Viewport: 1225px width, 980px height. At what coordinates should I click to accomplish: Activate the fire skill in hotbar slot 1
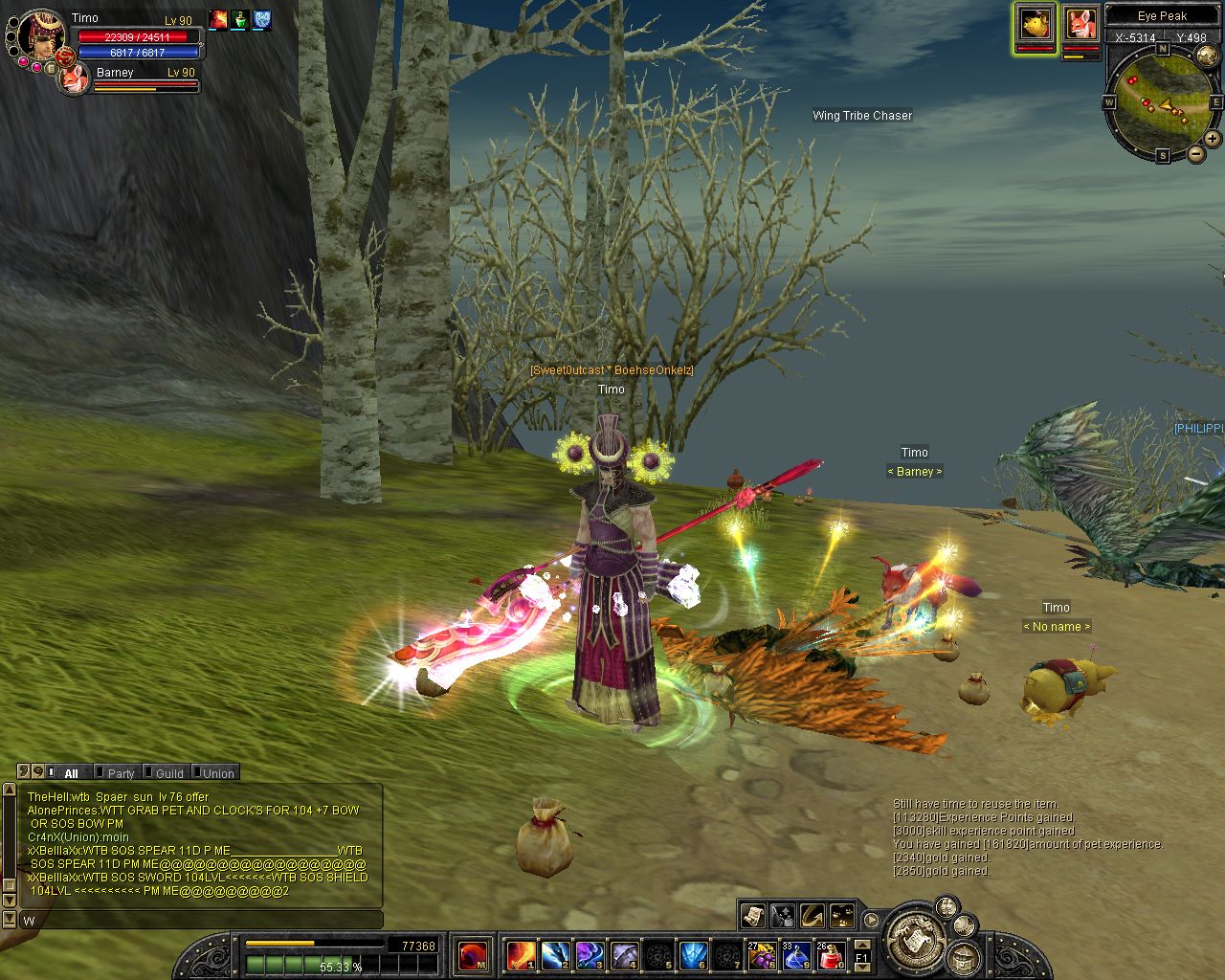522,954
